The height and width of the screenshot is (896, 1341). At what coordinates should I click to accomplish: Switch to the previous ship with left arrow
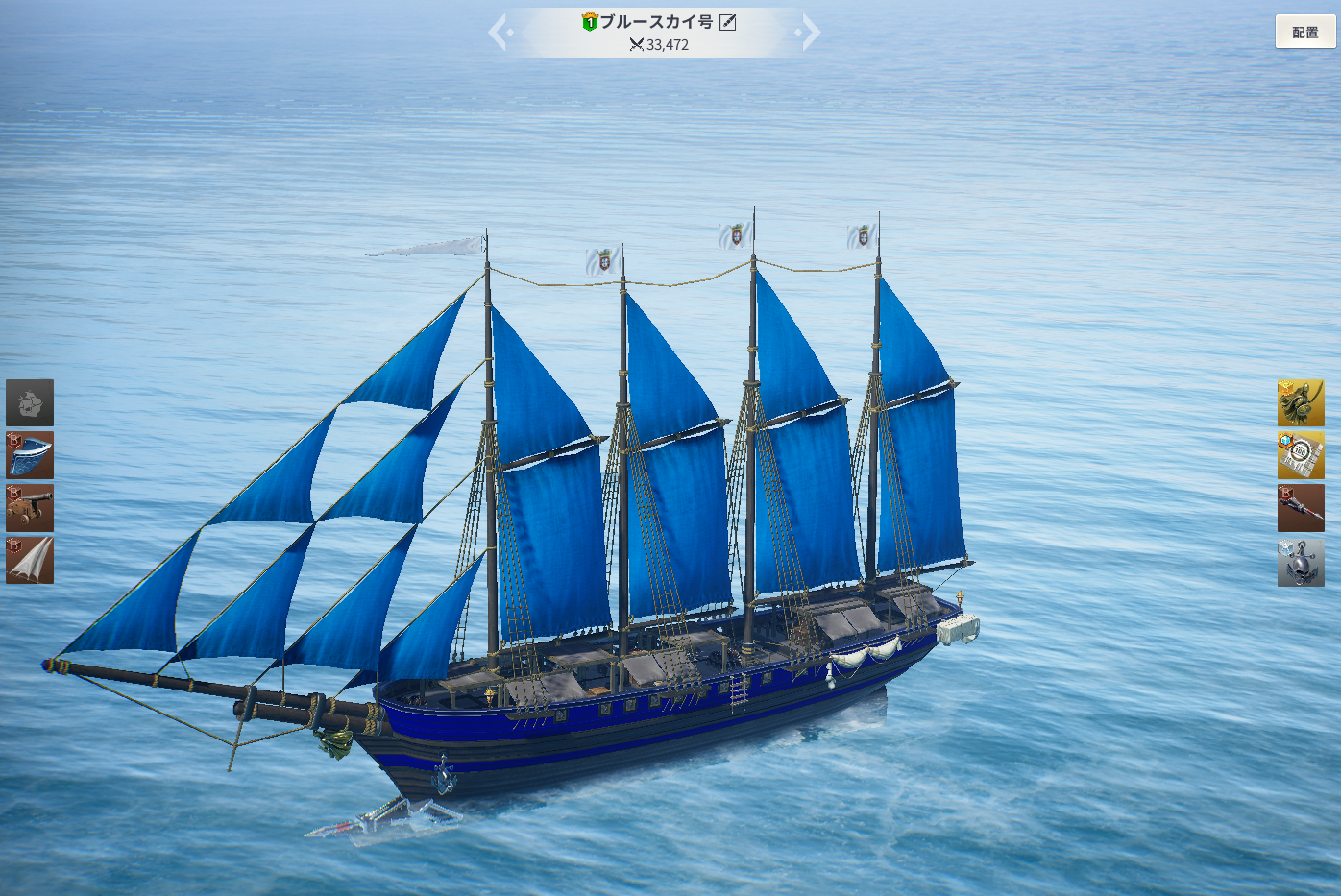point(499,32)
